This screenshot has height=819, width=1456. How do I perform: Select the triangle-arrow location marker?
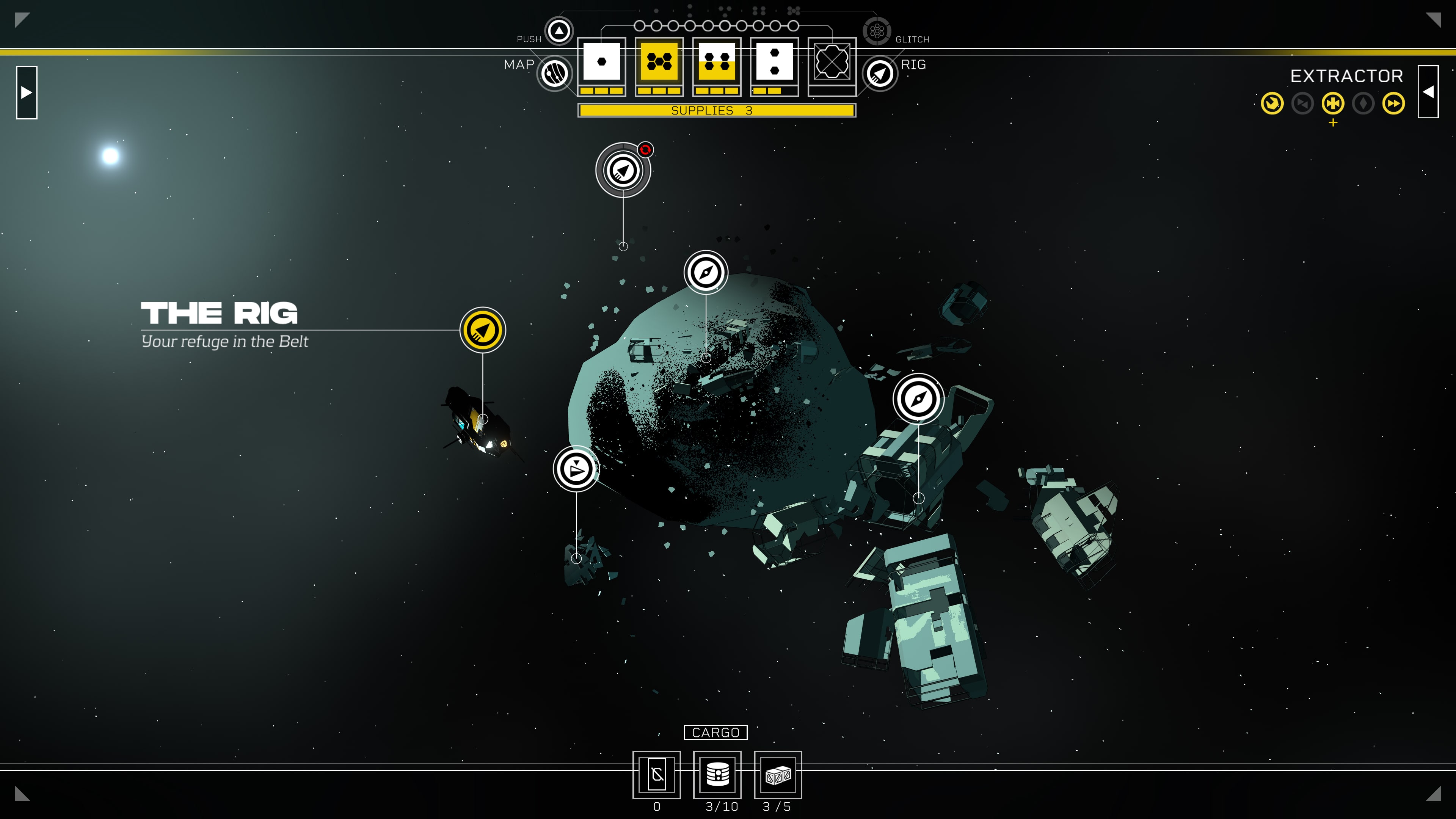click(576, 469)
